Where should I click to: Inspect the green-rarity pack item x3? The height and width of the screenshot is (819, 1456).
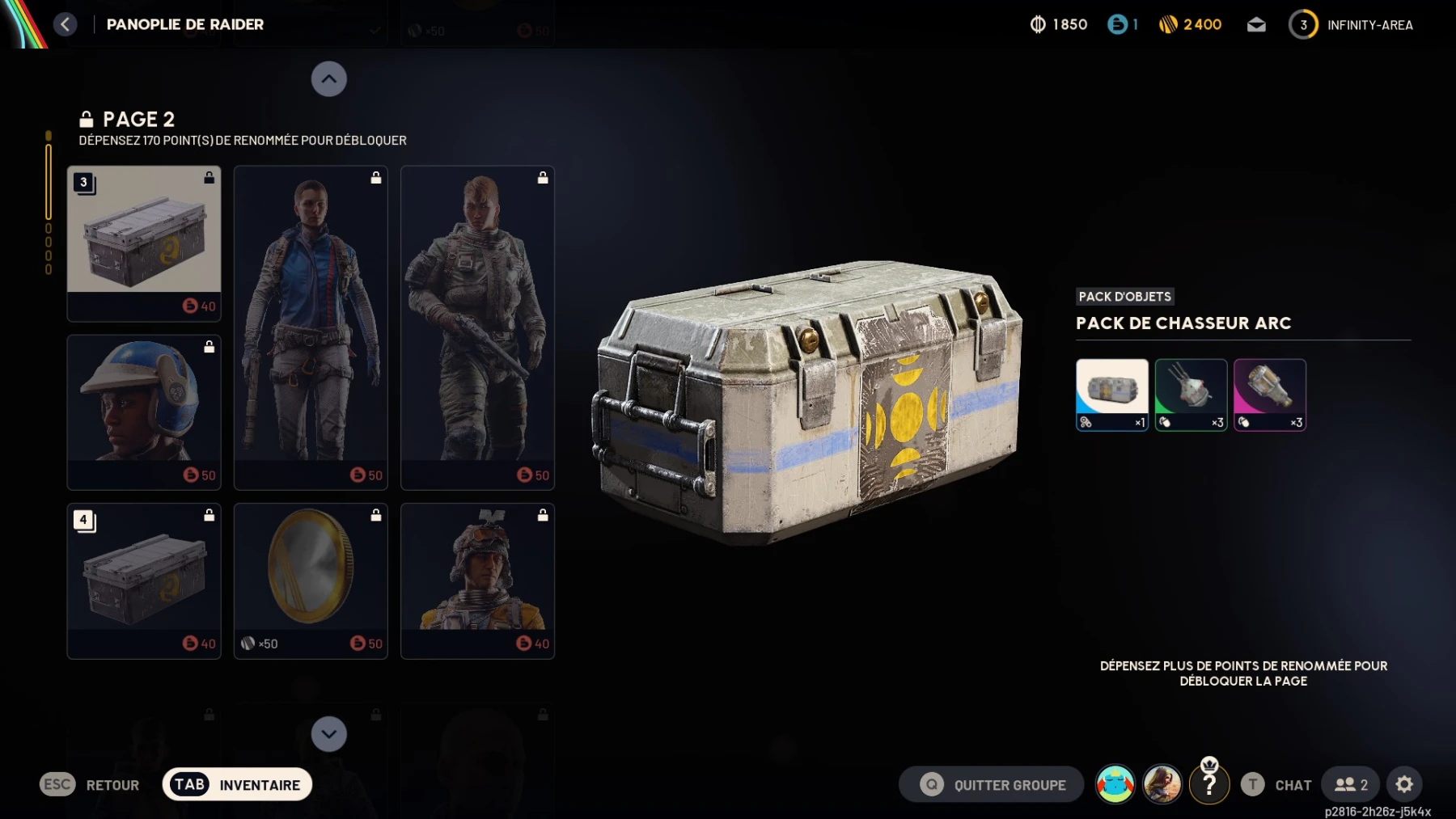[x=1191, y=395]
